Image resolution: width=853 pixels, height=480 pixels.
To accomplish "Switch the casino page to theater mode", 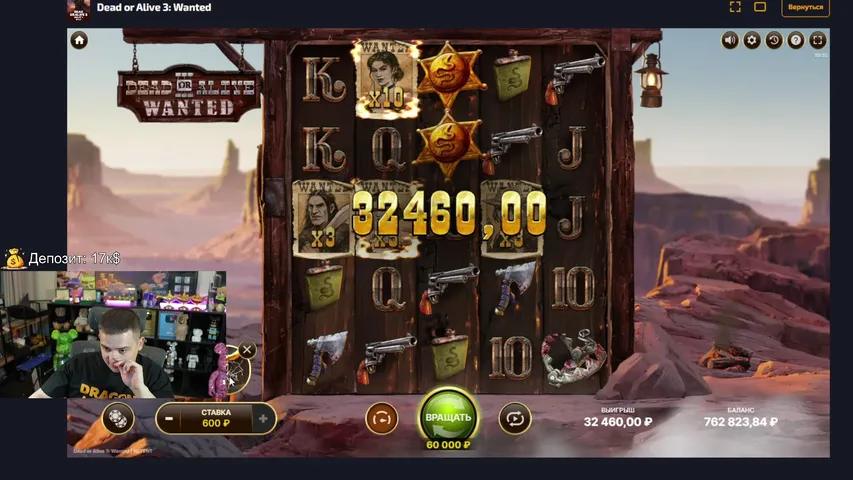I will (760, 7).
